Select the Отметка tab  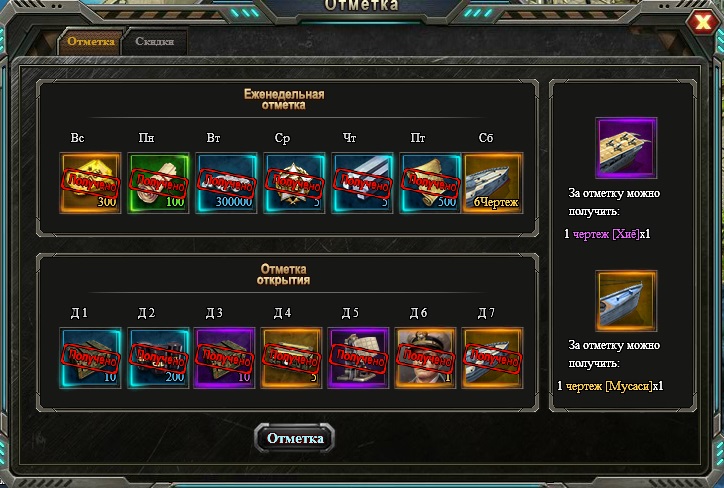click(91, 42)
